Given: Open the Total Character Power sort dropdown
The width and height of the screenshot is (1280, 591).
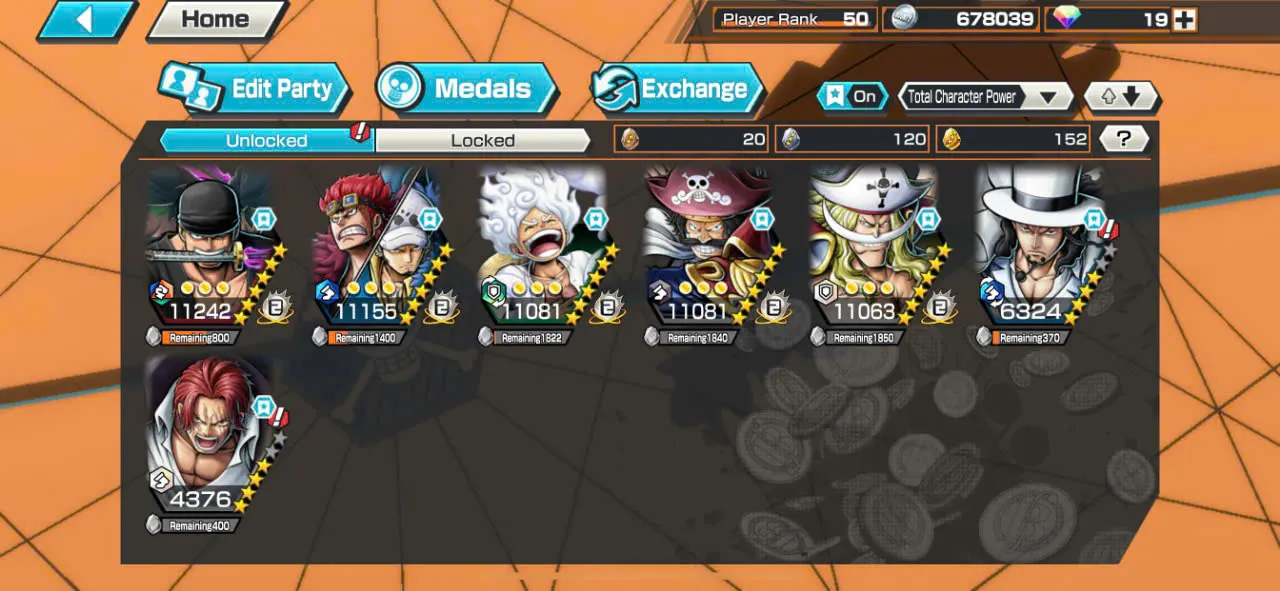Looking at the screenshot, I should coord(986,97).
